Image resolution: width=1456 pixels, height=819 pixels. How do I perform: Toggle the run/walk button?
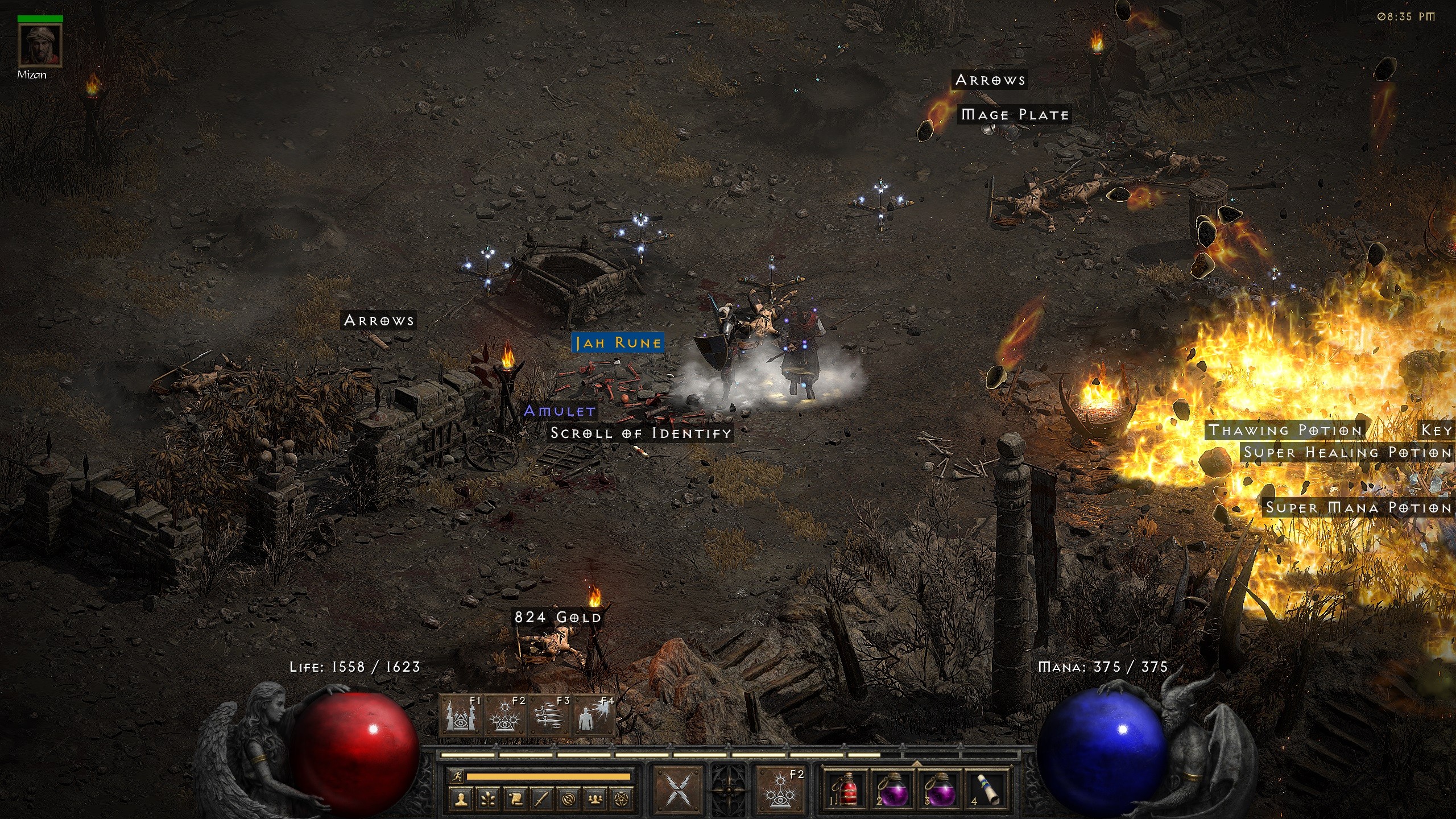point(456,776)
